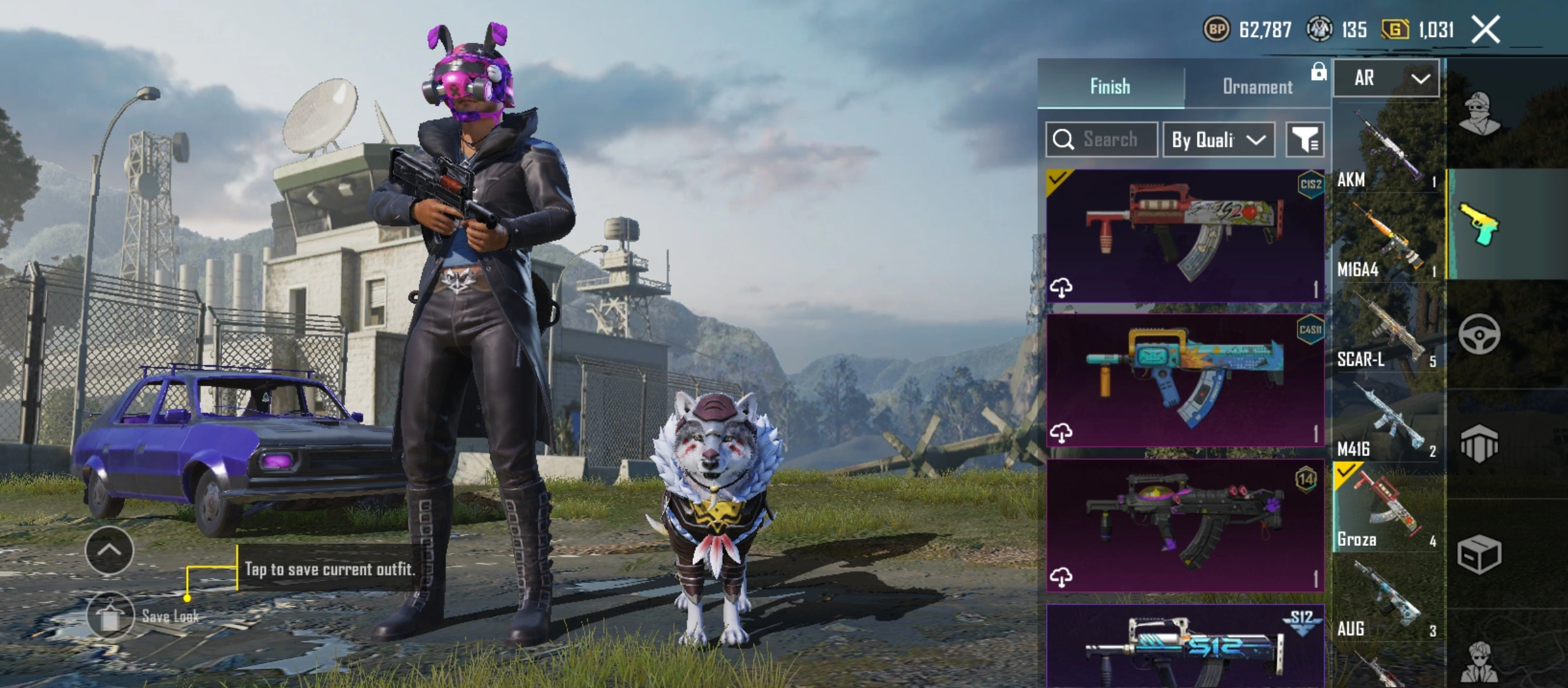Open the Ornament tab
The height and width of the screenshot is (688, 1568).
pos(1257,86)
